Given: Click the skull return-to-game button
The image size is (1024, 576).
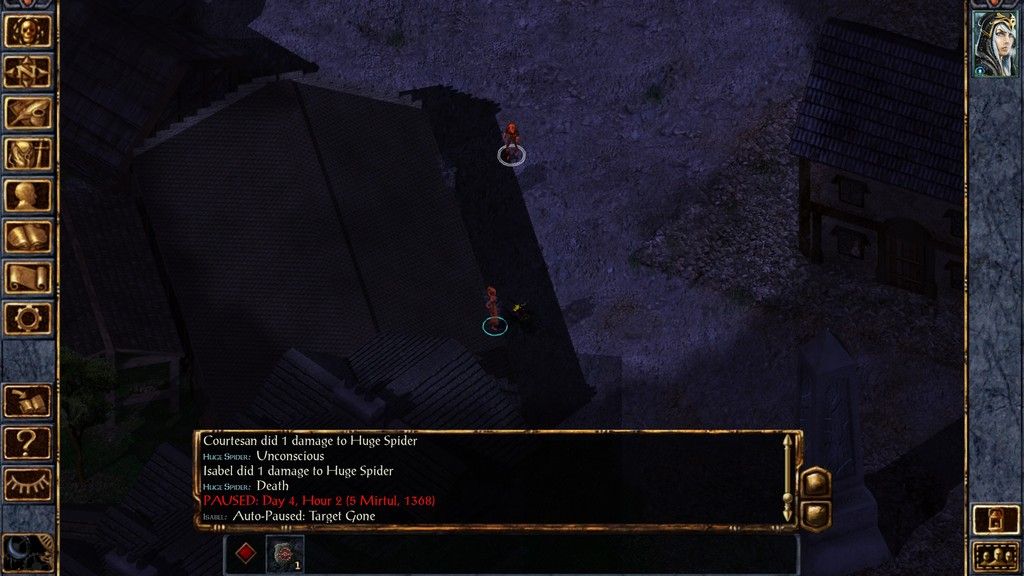Looking at the screenshot, I should pos(27,30).
